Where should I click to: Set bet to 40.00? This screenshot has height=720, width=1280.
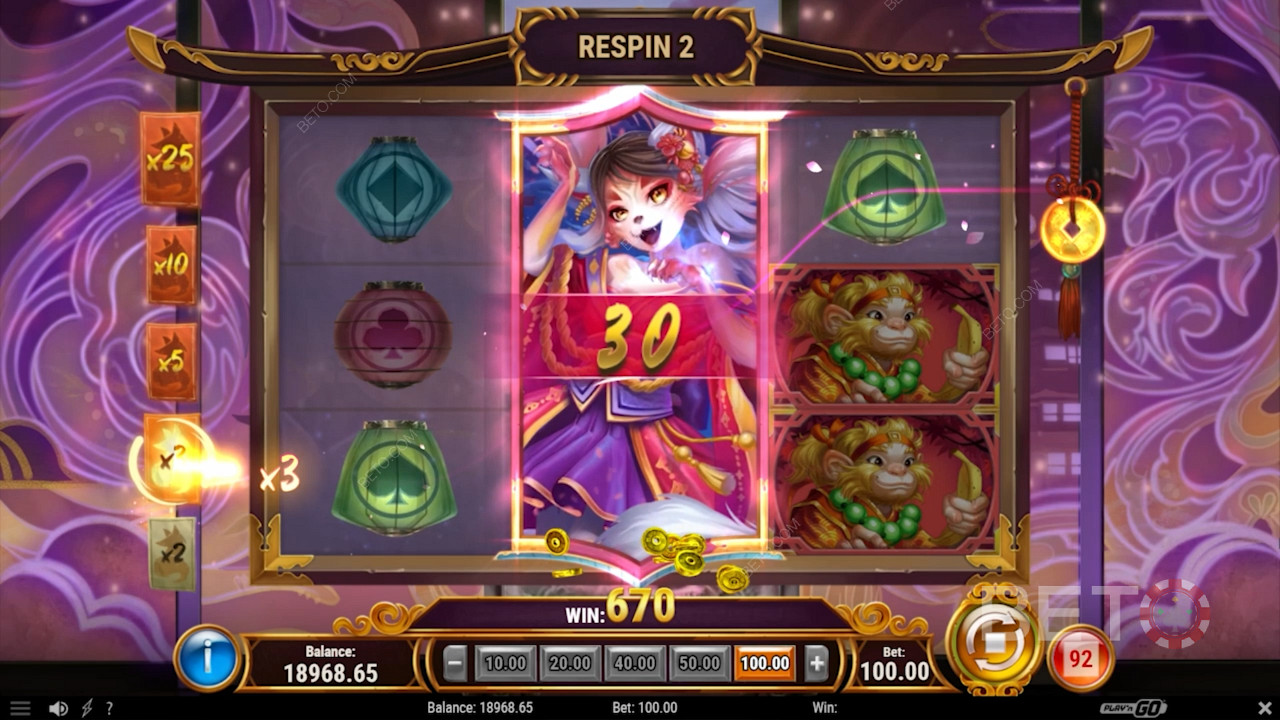point(634,663)
